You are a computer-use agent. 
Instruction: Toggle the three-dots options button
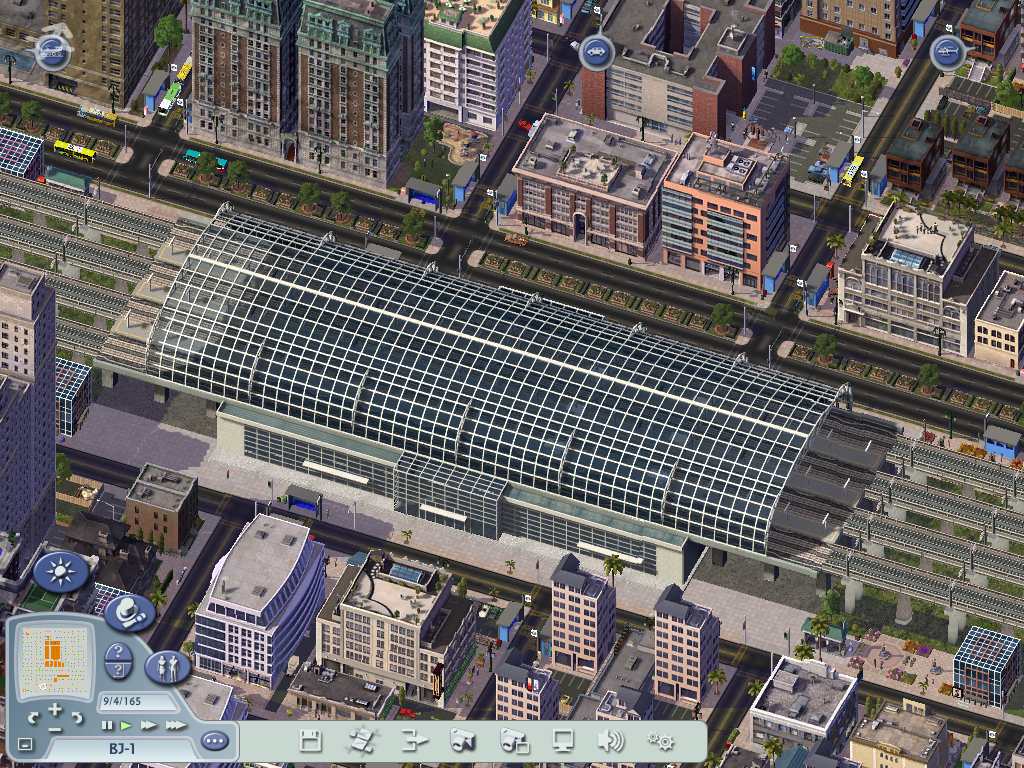214,742
